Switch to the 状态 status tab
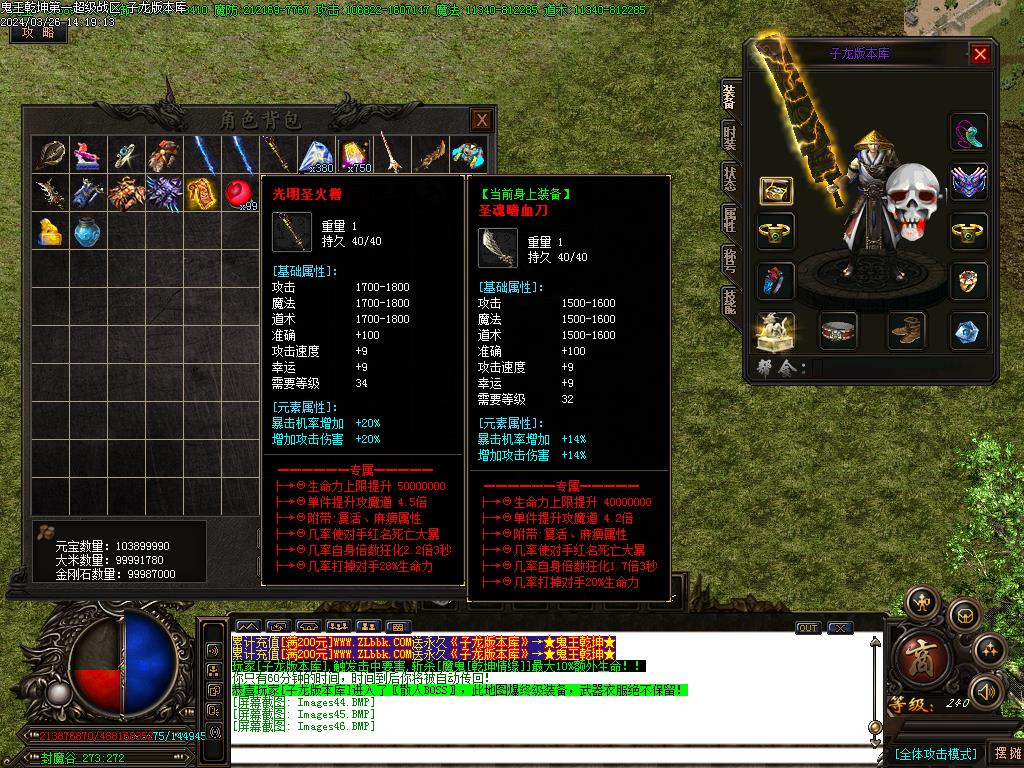Viewport: 1024px width, 768px height. pyautogui.click(x=729, y=179)
